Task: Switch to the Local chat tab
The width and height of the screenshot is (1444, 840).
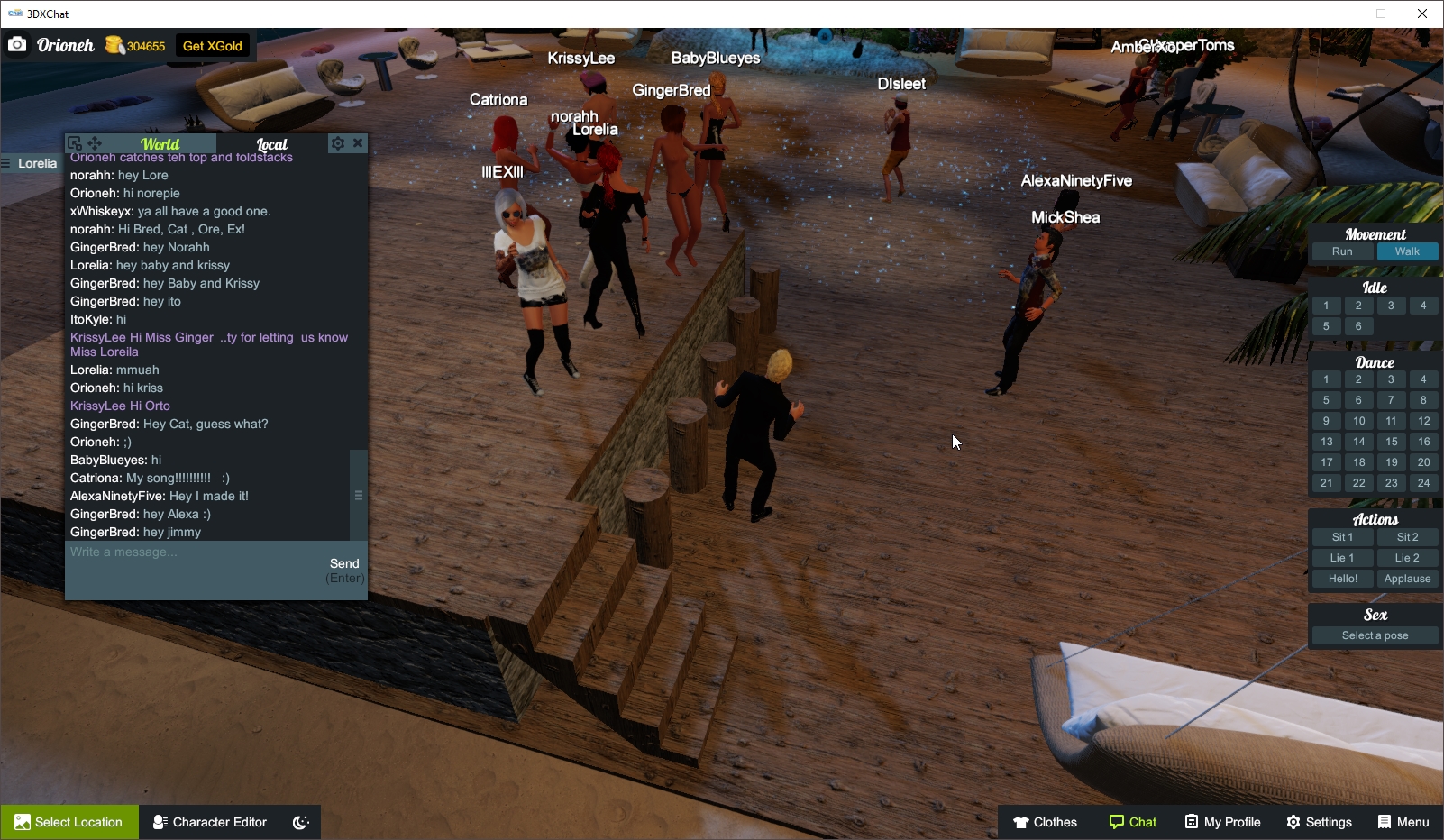Action: 270,143
